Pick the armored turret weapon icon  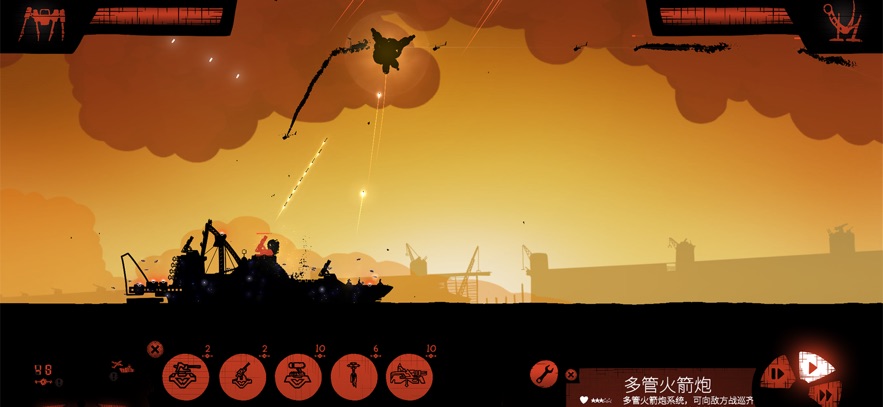pos(298,374)
